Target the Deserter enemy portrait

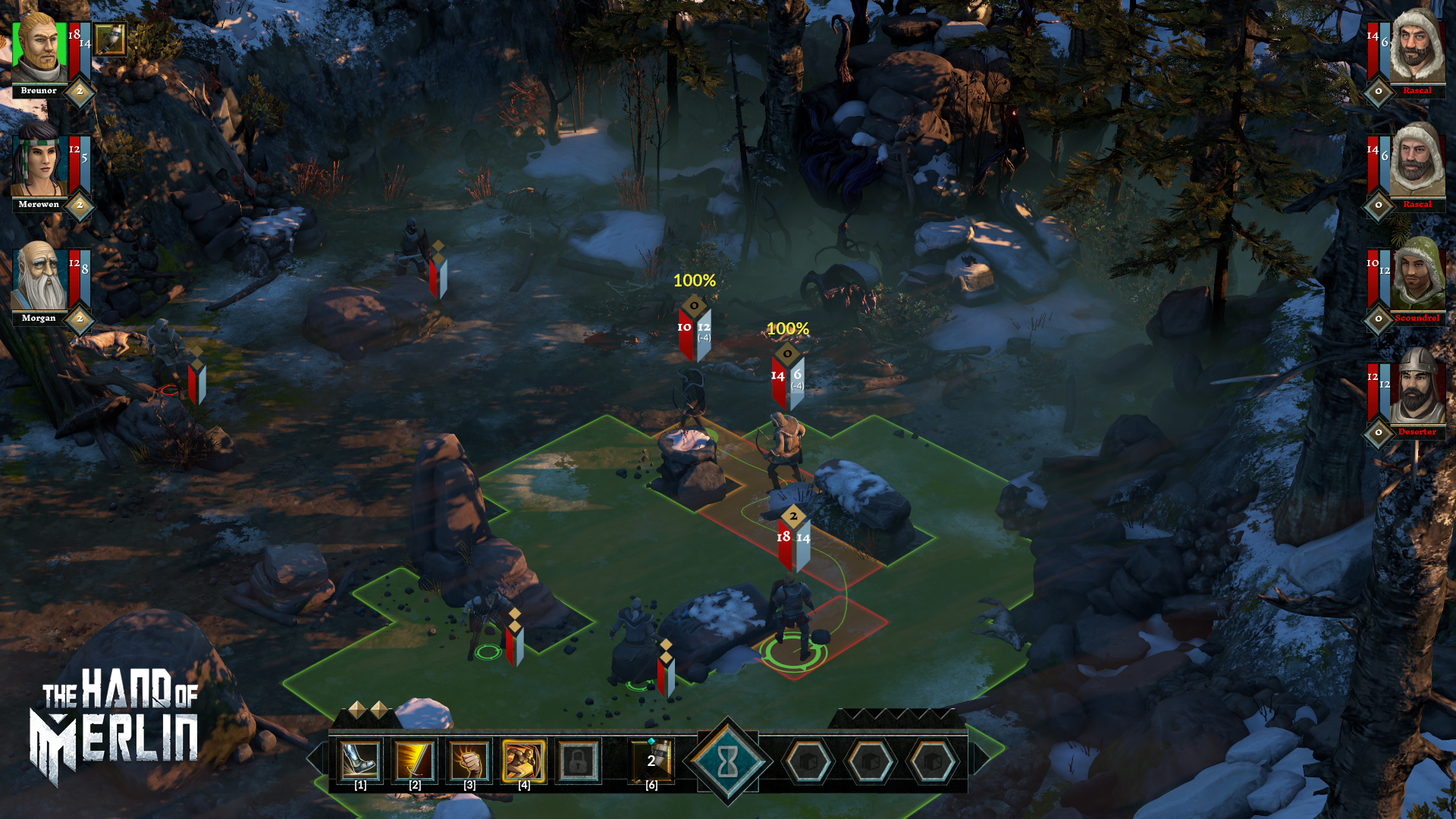tap(1417, 388)
